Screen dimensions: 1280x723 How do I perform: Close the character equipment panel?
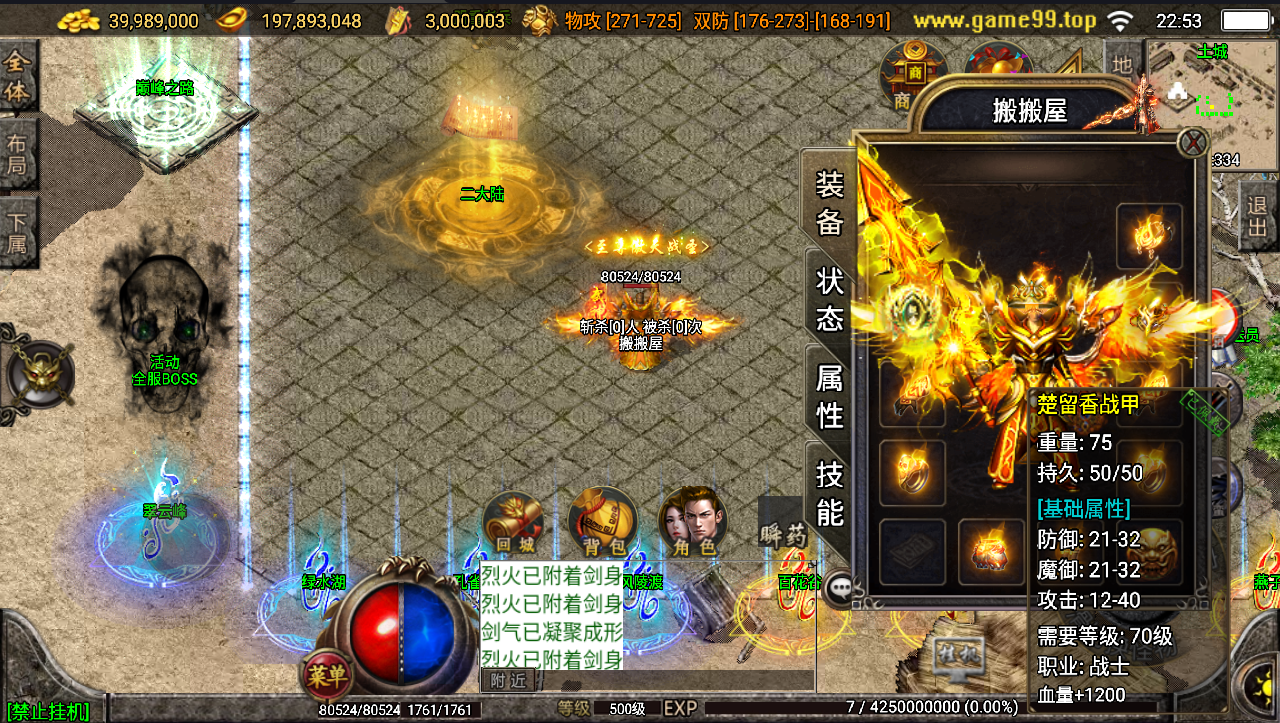click(1192, 143)
